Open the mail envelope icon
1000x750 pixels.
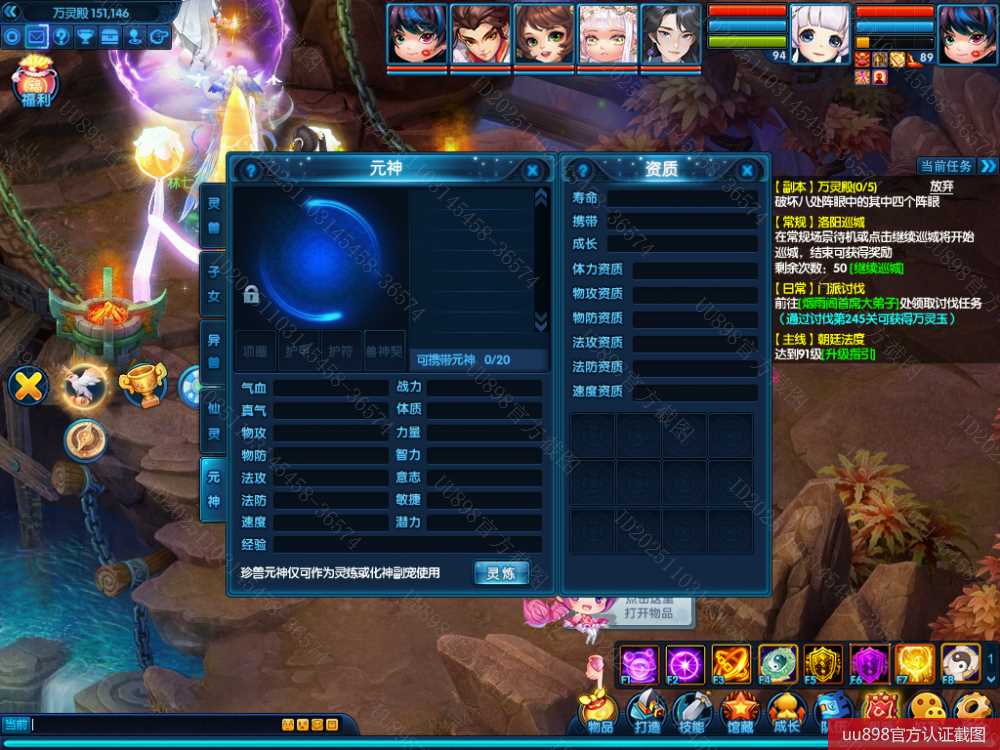(x=36, y=37)
